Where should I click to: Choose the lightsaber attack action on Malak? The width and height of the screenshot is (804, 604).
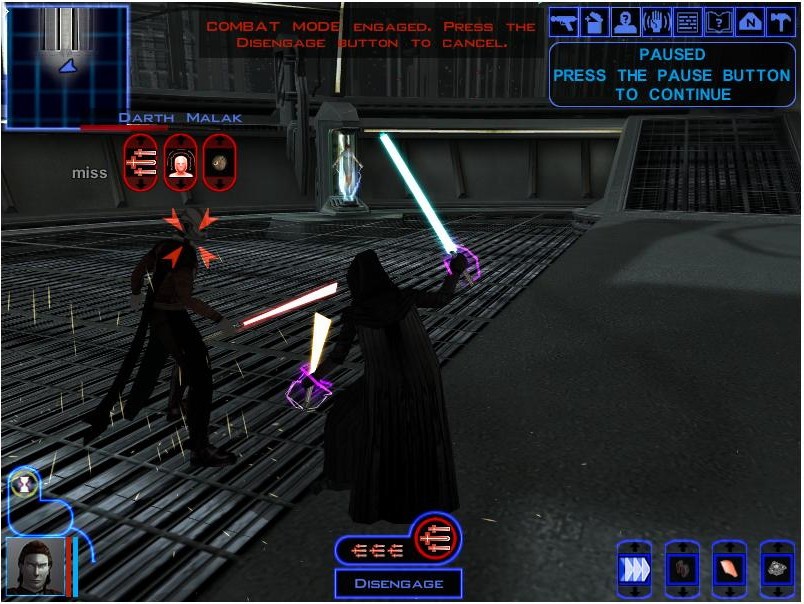141,160
